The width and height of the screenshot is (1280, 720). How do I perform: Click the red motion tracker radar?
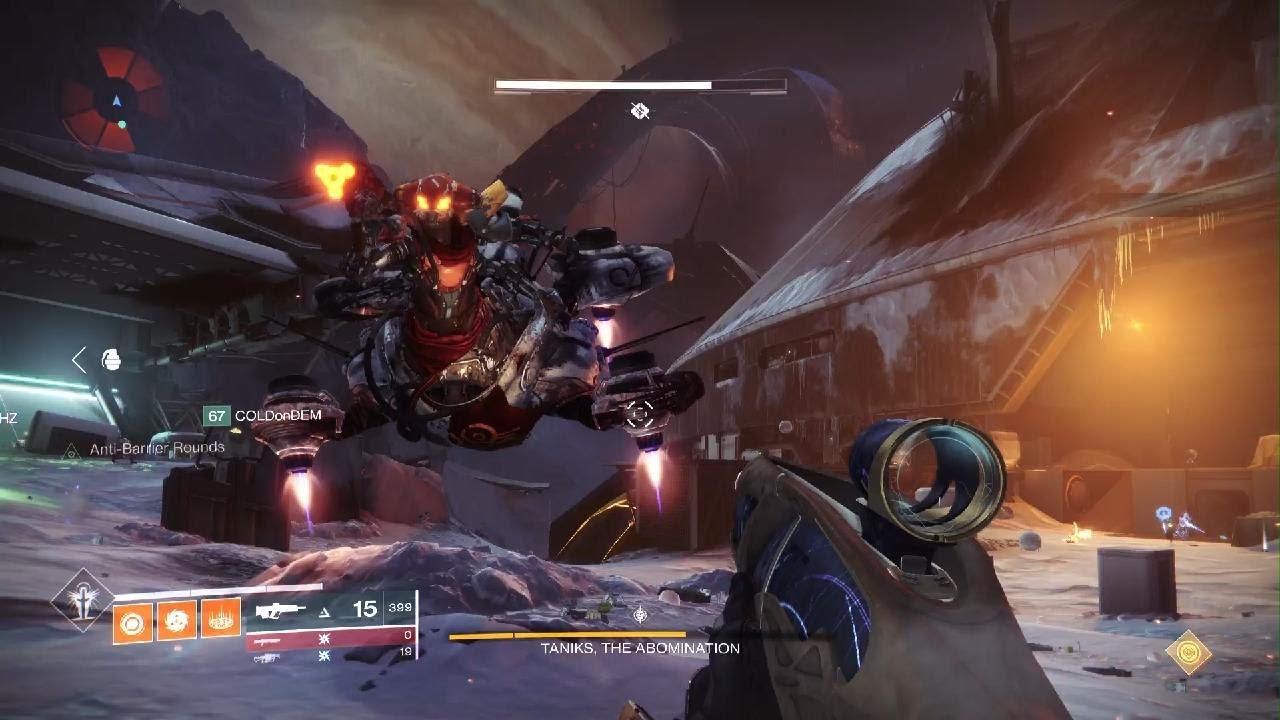[114, 100]
